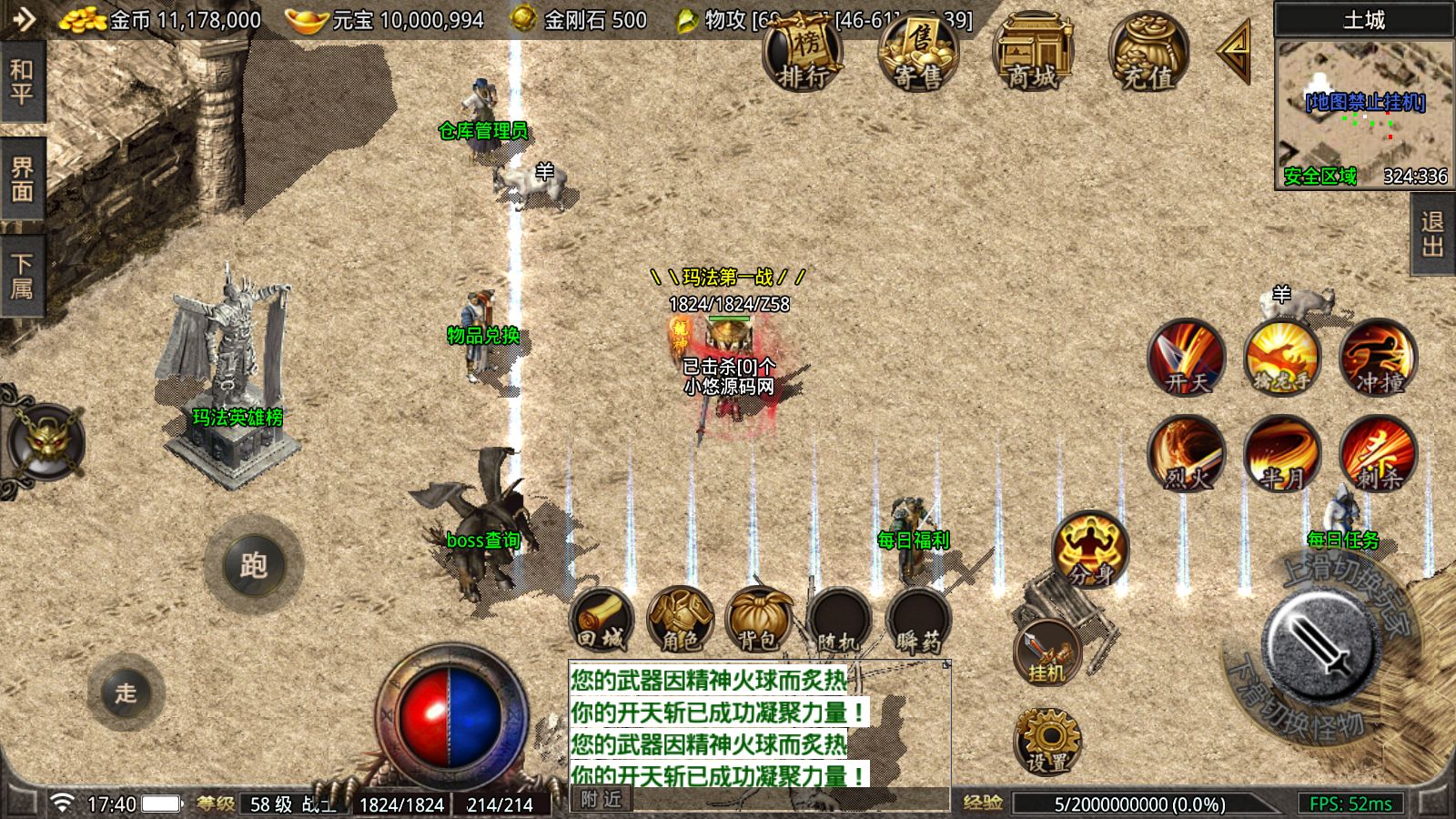Cast the 烈火 skill
Image resolution: width=1456 pixels, height=819 pixels.
[1186, 453]
